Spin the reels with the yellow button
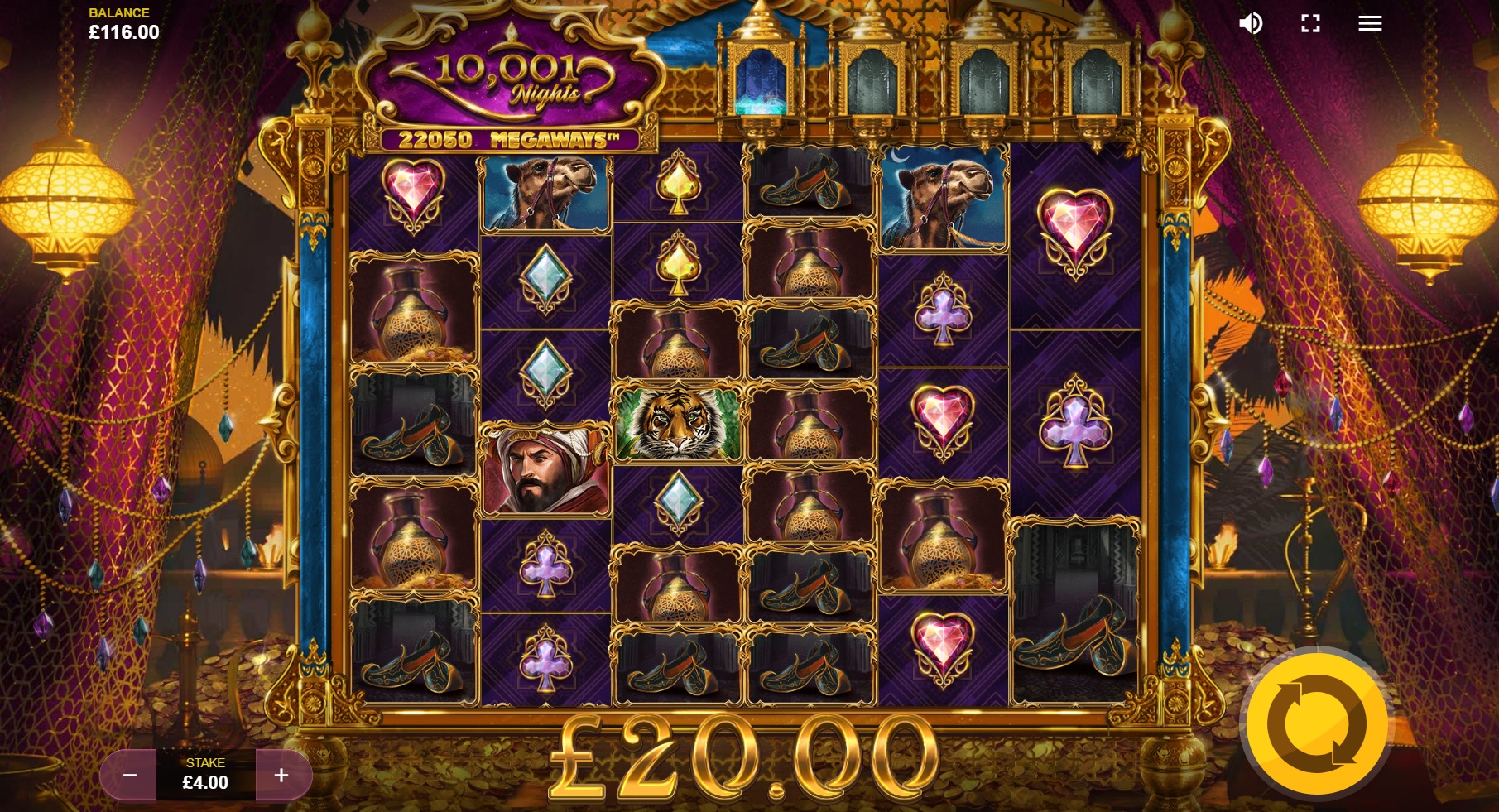Image resolution: width=1499 pixels, height=812 pixels. (1316, 723)
